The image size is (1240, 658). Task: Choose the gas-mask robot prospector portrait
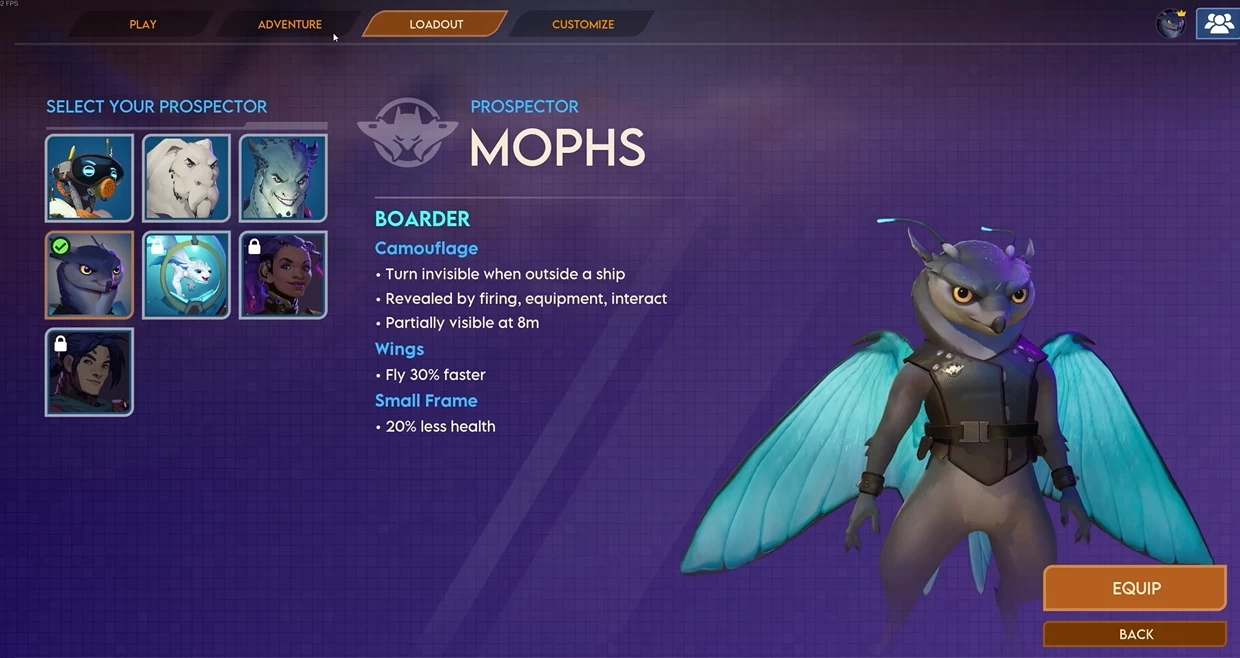(89, 178)
